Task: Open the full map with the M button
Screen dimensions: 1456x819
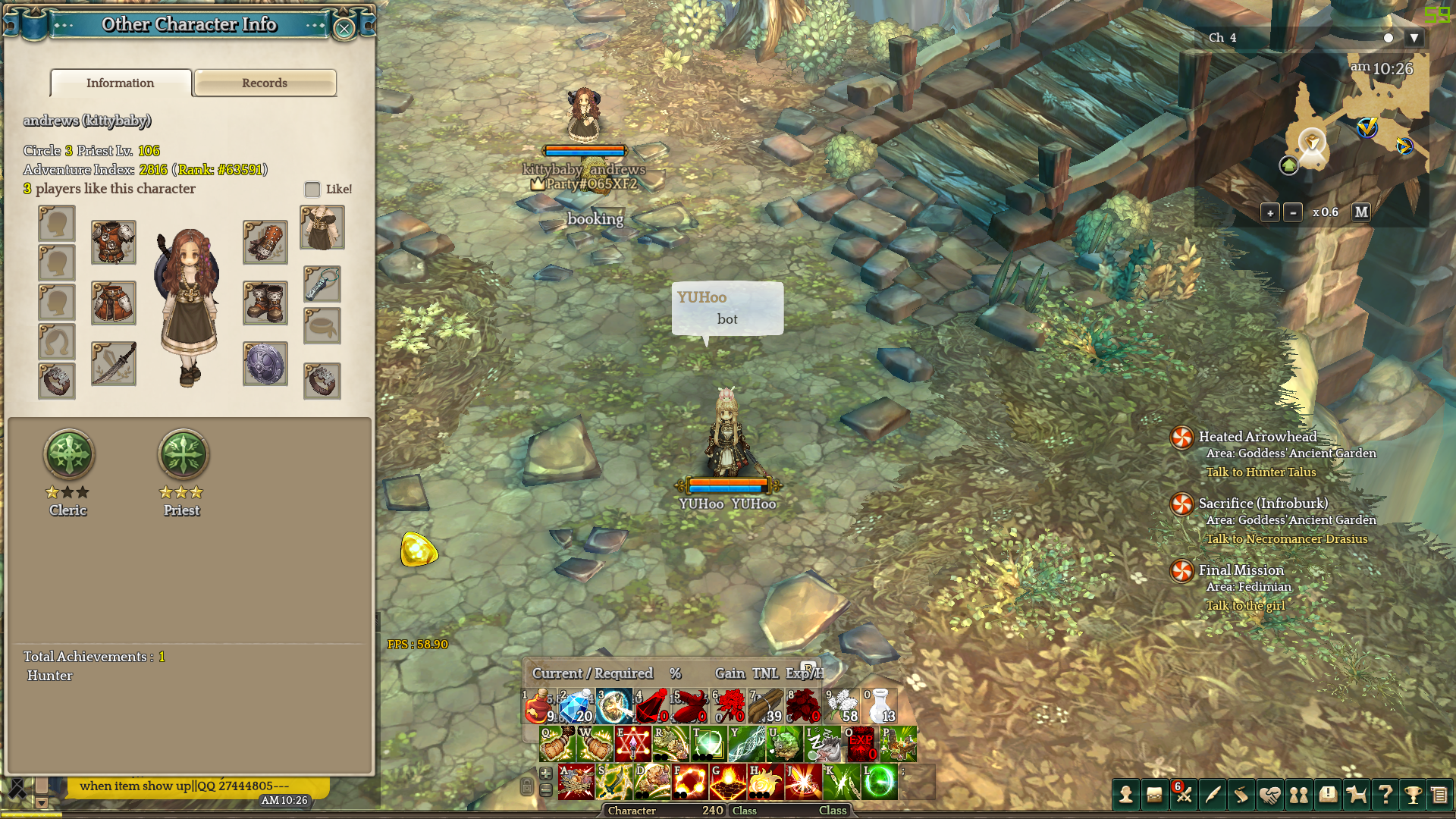Action: click(x=1361, y=212)
